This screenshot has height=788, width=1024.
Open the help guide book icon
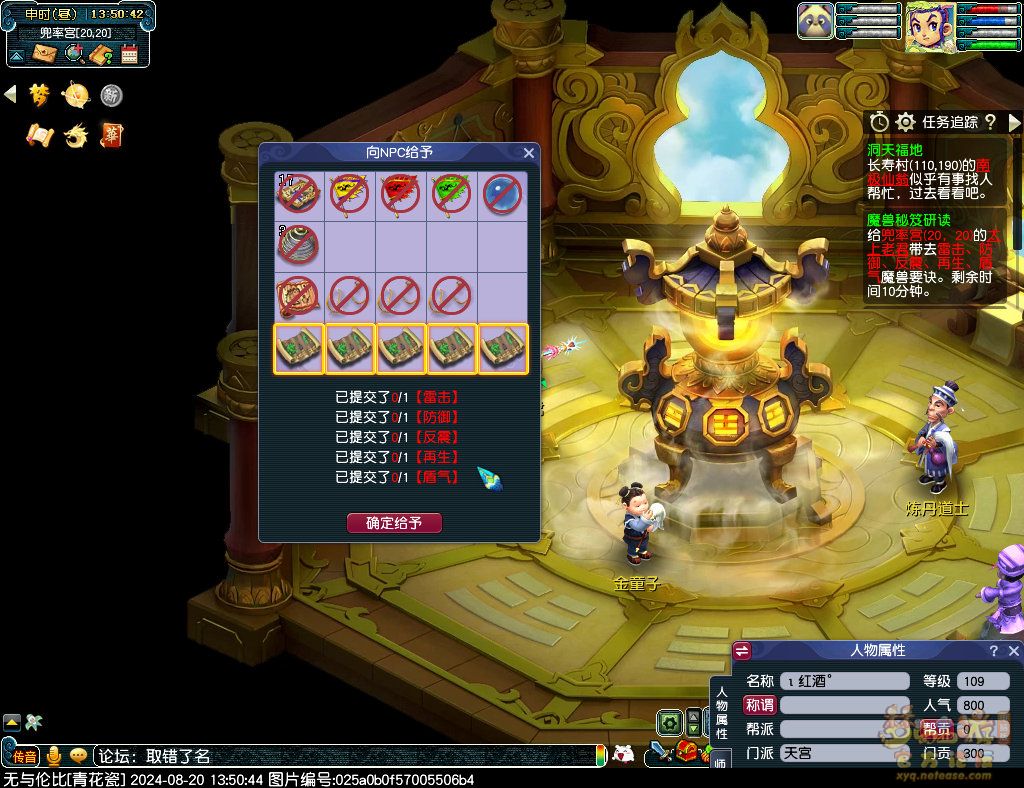pyautogui.click(x=101, y=53)
